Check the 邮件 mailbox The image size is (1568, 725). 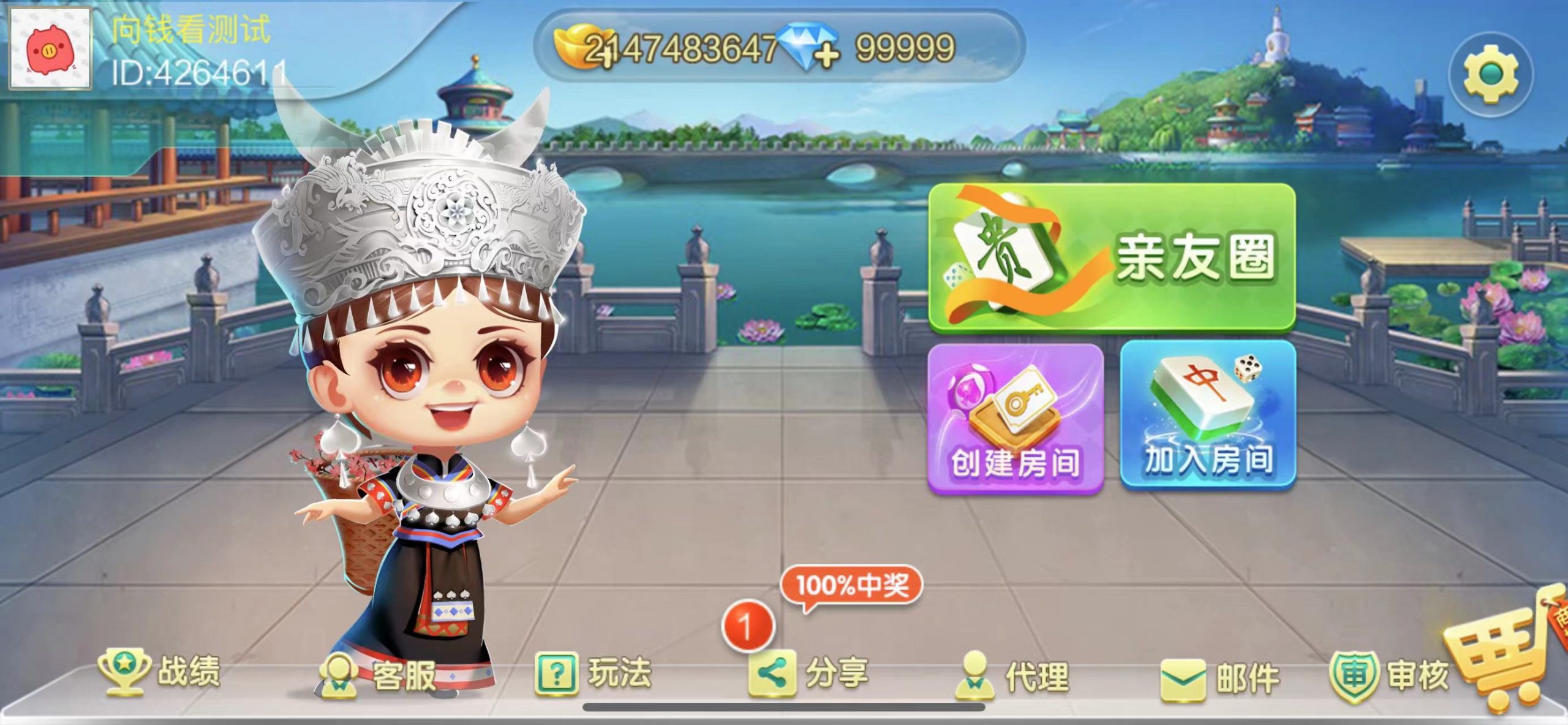point(1220,678)
